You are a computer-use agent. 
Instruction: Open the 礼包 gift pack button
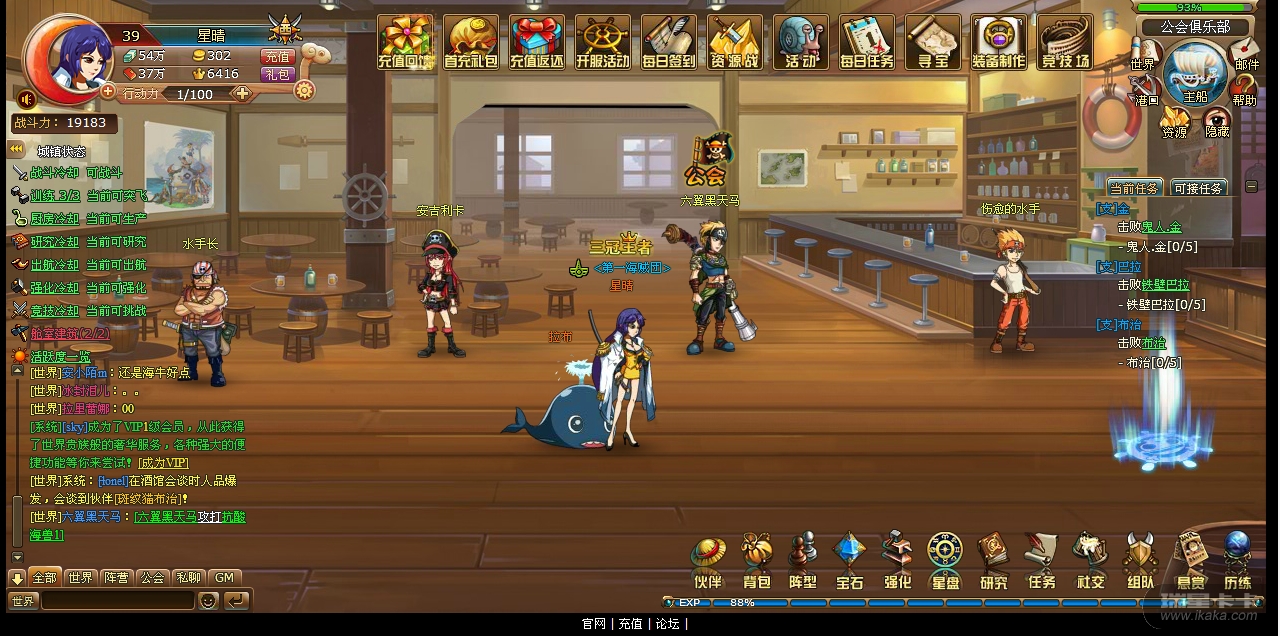(277, 74)
